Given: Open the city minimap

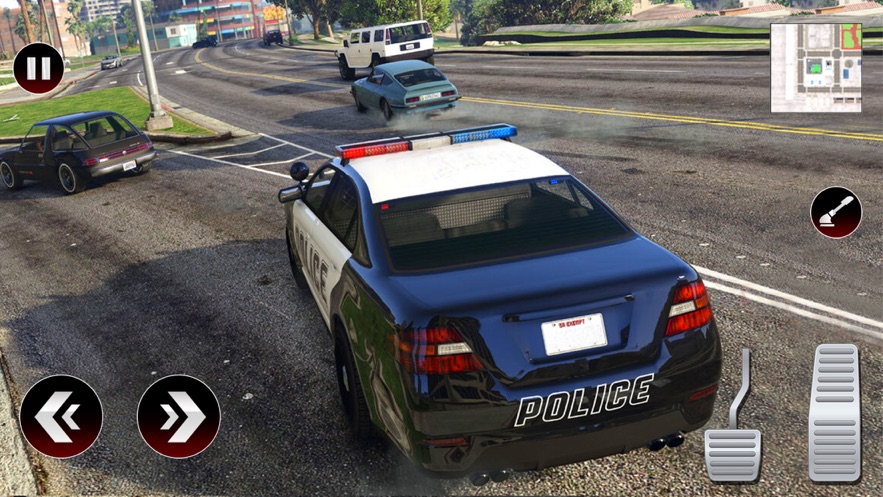Looking at the screenshot, I should click(816, 67).
